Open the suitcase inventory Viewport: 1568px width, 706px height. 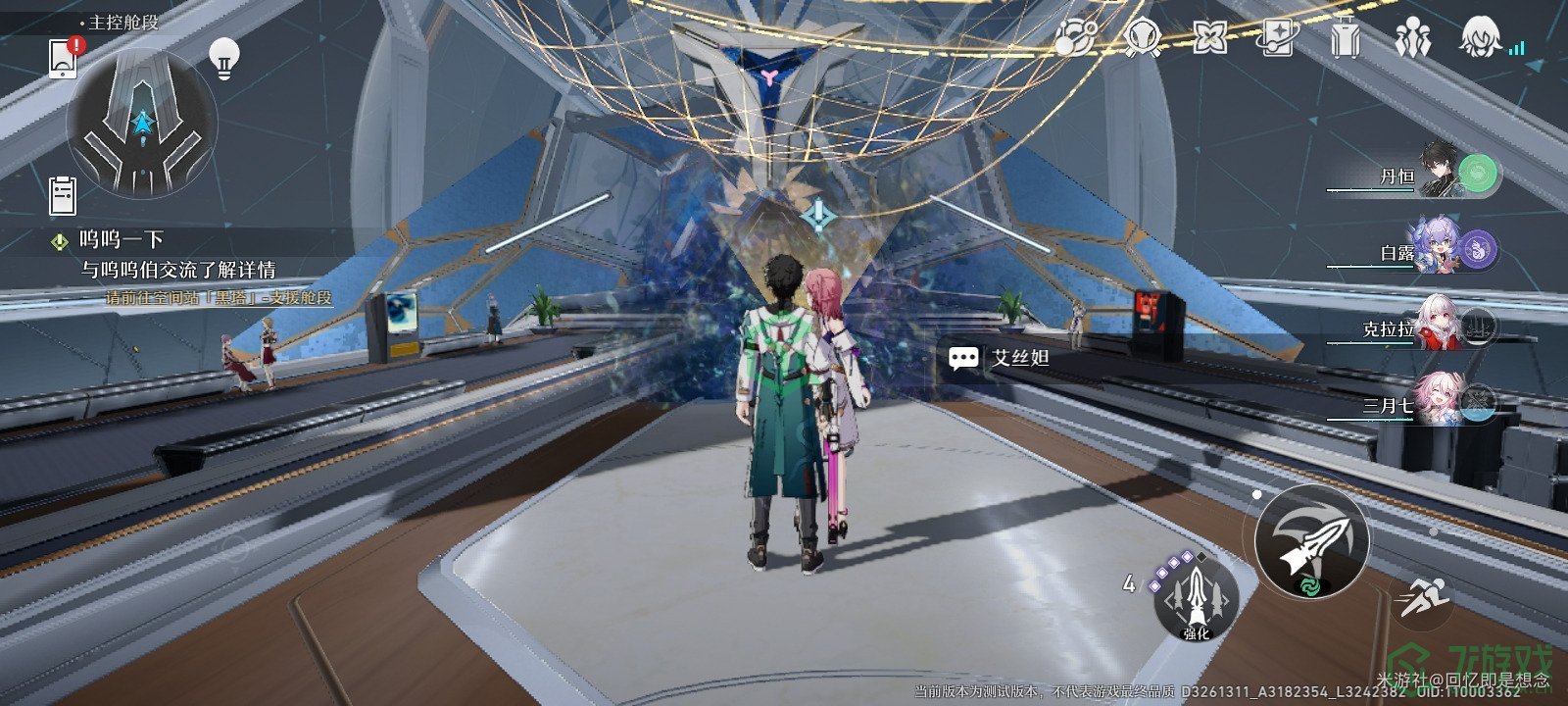(x=1345, y=38)
